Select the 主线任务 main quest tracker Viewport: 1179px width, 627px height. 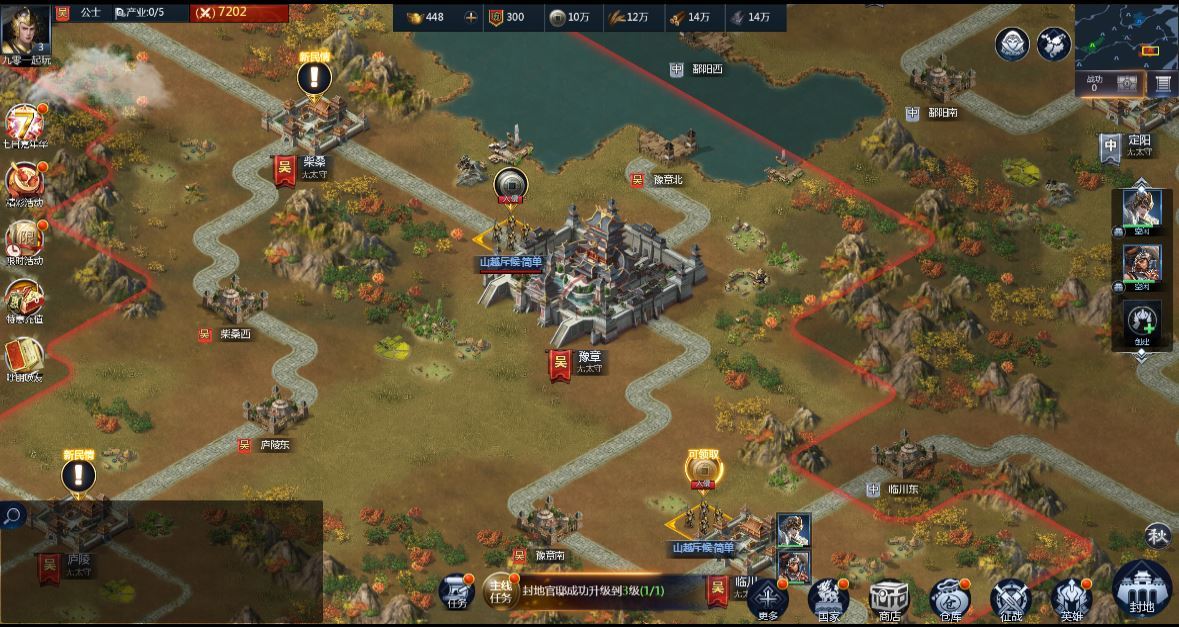(x=499, y=590)
